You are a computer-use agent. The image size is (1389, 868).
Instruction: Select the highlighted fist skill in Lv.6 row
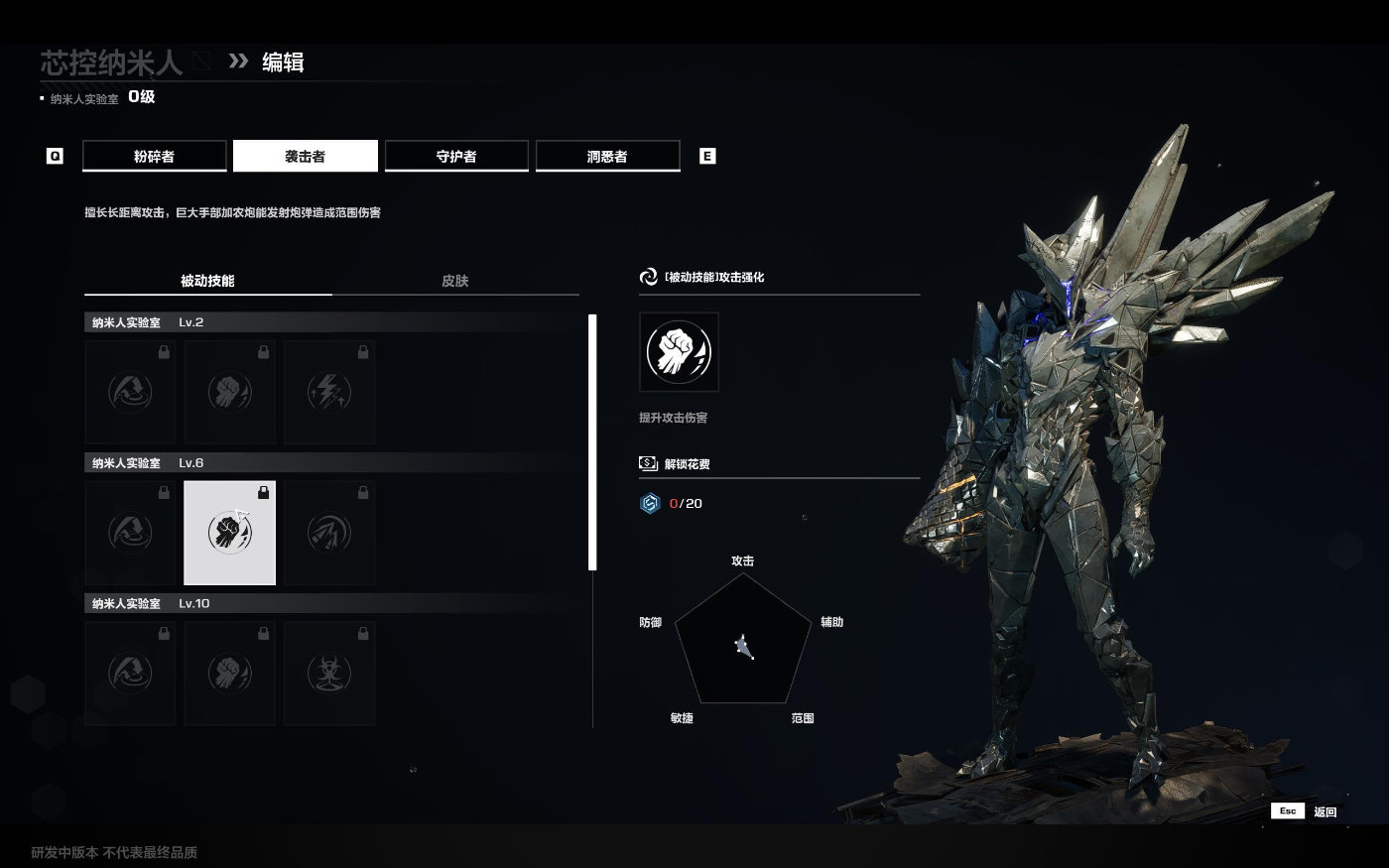tap(230, 533)
